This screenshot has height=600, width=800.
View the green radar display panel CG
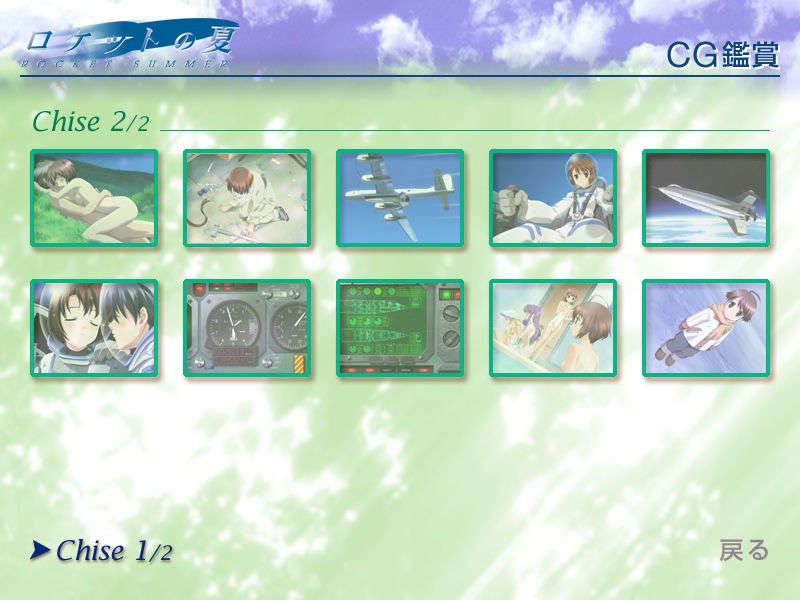click(x=400, y=328)
